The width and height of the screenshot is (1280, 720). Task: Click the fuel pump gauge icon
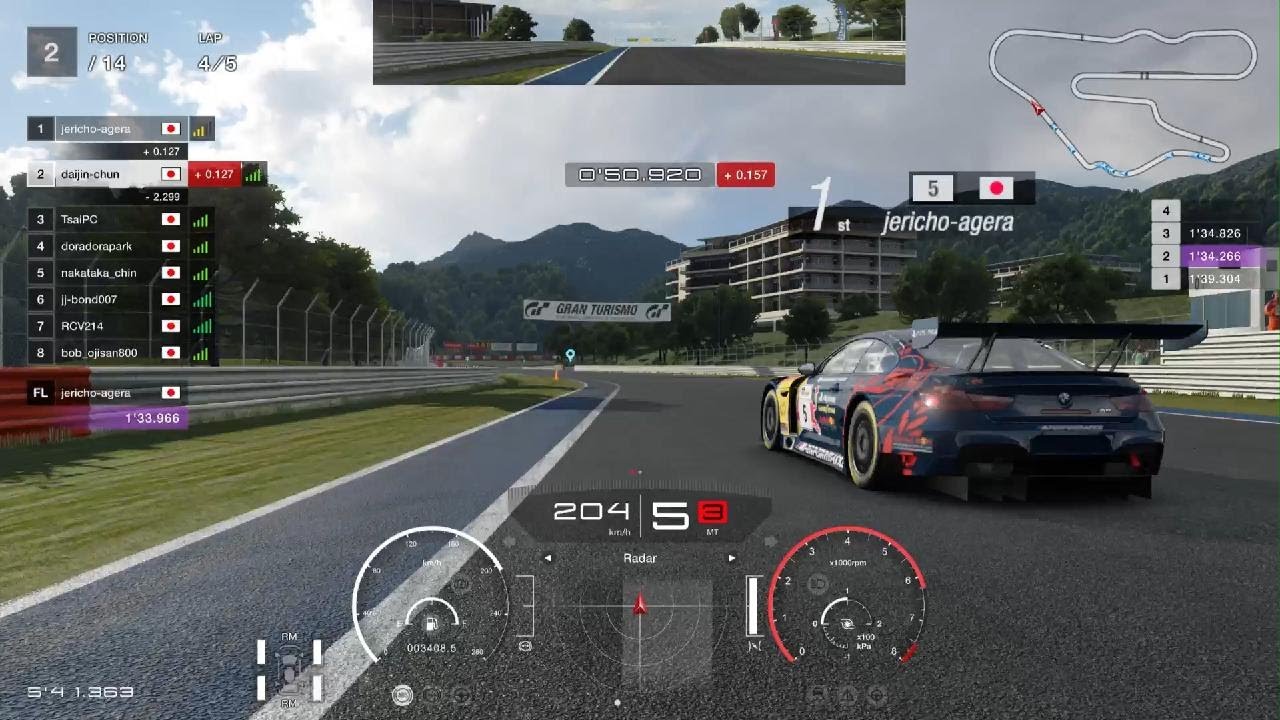point(431,625)
